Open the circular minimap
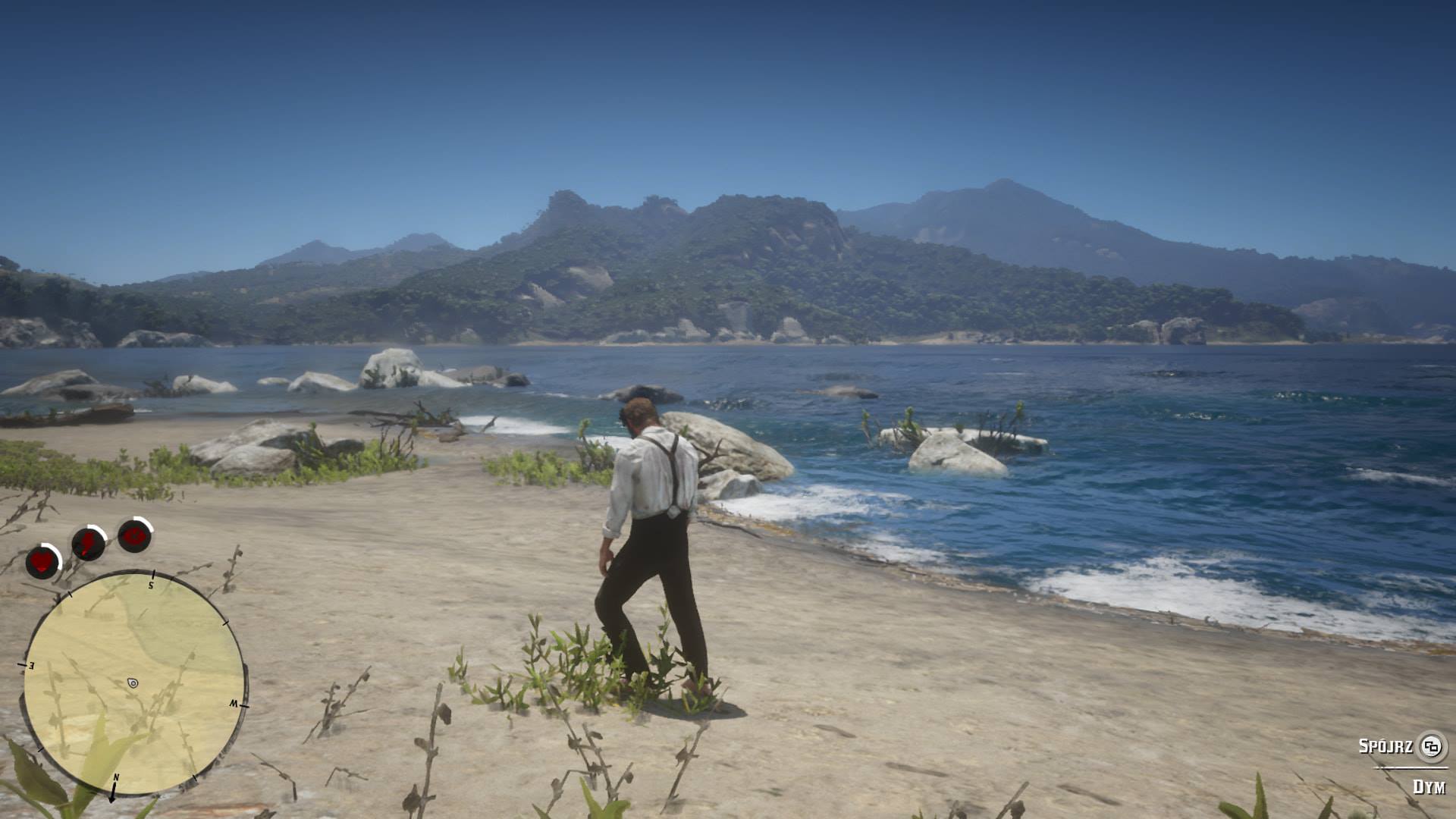 (x=133, y=683)
